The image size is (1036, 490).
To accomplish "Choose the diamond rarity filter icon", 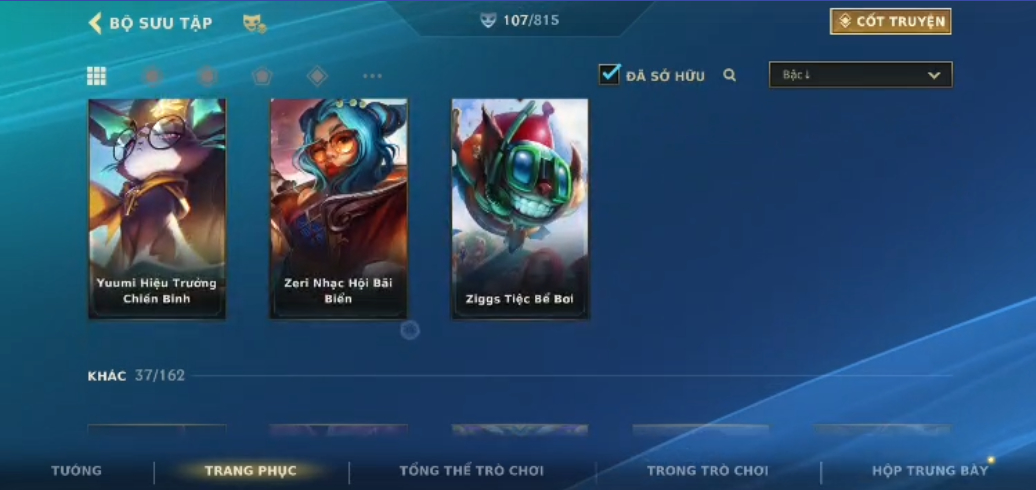I will [317, 76].
